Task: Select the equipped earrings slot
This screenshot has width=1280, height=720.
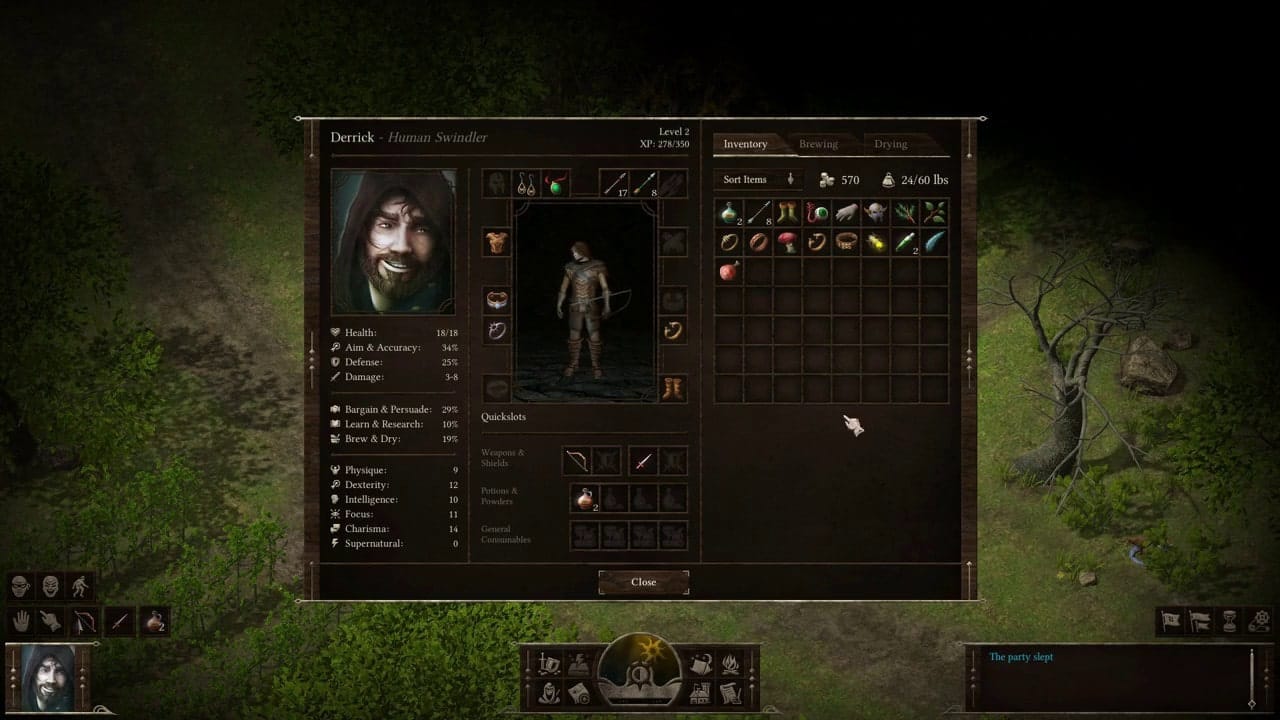Action: click(526, 183)
